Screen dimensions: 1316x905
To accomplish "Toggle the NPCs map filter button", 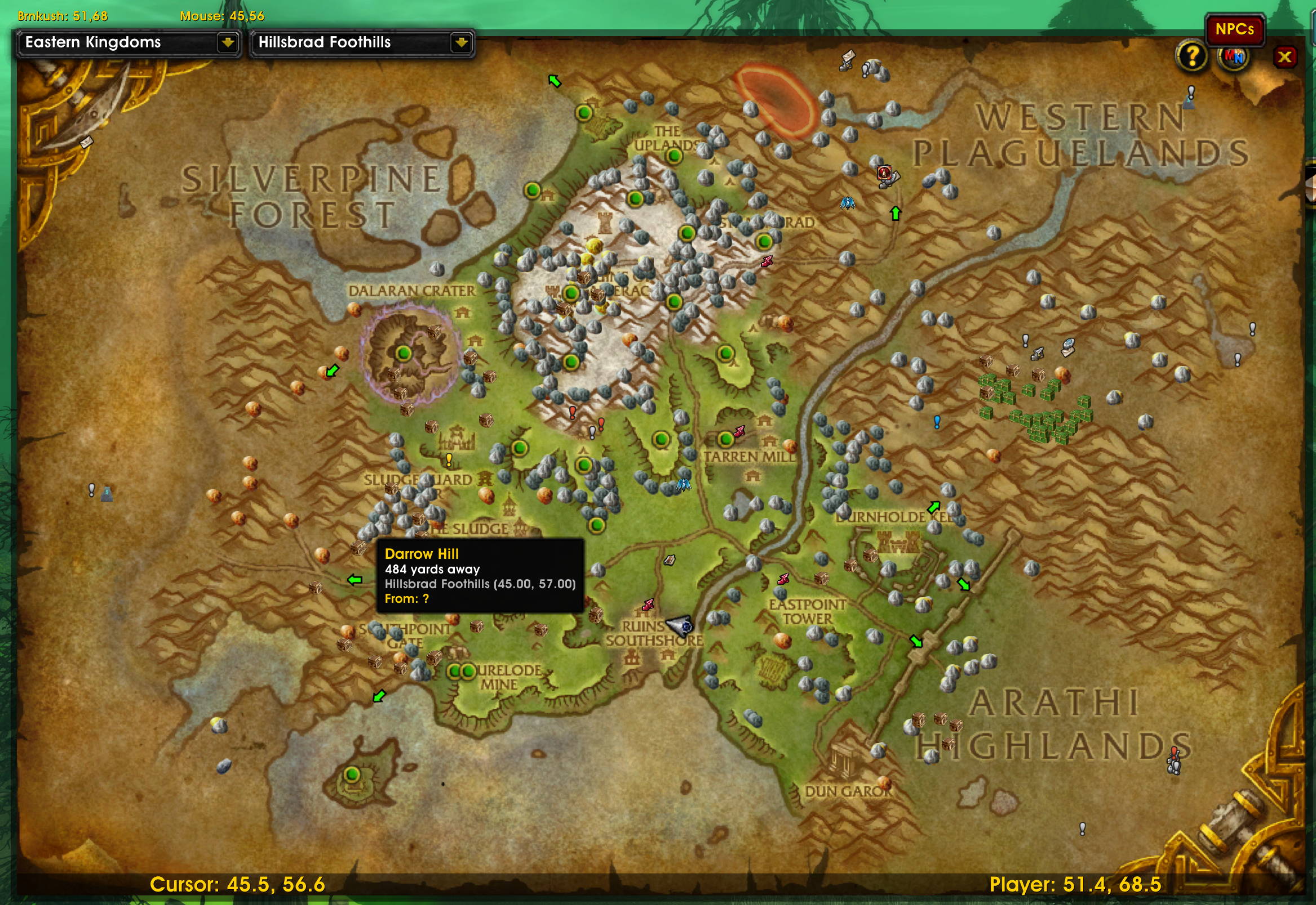I will click(x=1235, y=30).
